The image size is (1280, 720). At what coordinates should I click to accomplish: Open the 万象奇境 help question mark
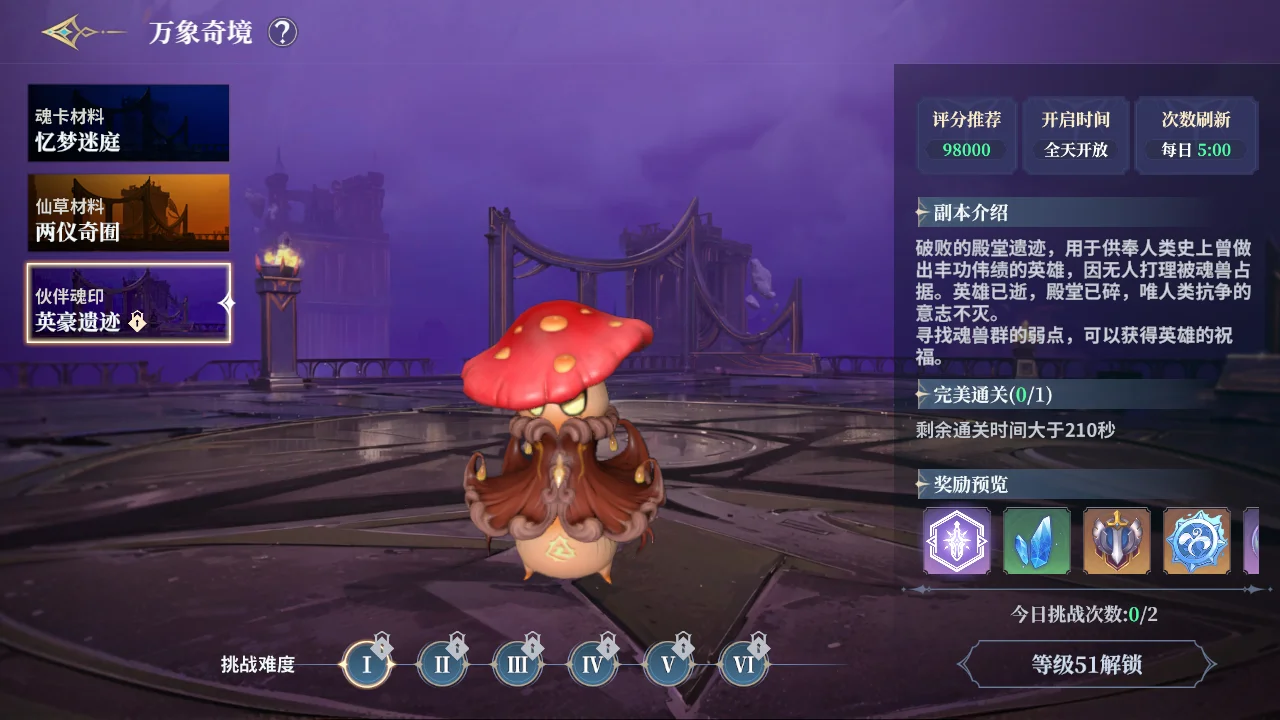283,33
